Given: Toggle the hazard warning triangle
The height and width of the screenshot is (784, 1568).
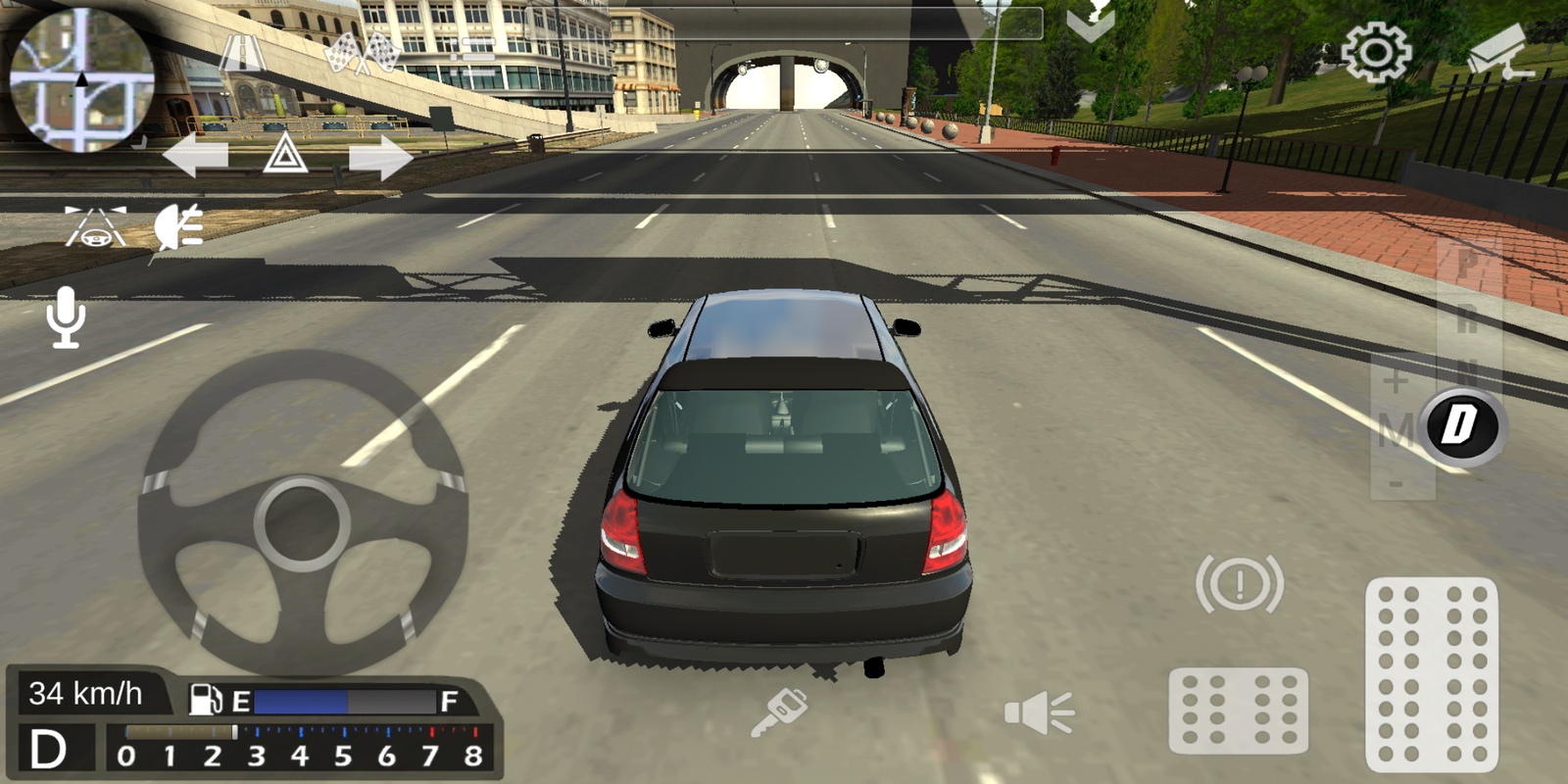Looking at the screenshot, I should tap(285, 155).
